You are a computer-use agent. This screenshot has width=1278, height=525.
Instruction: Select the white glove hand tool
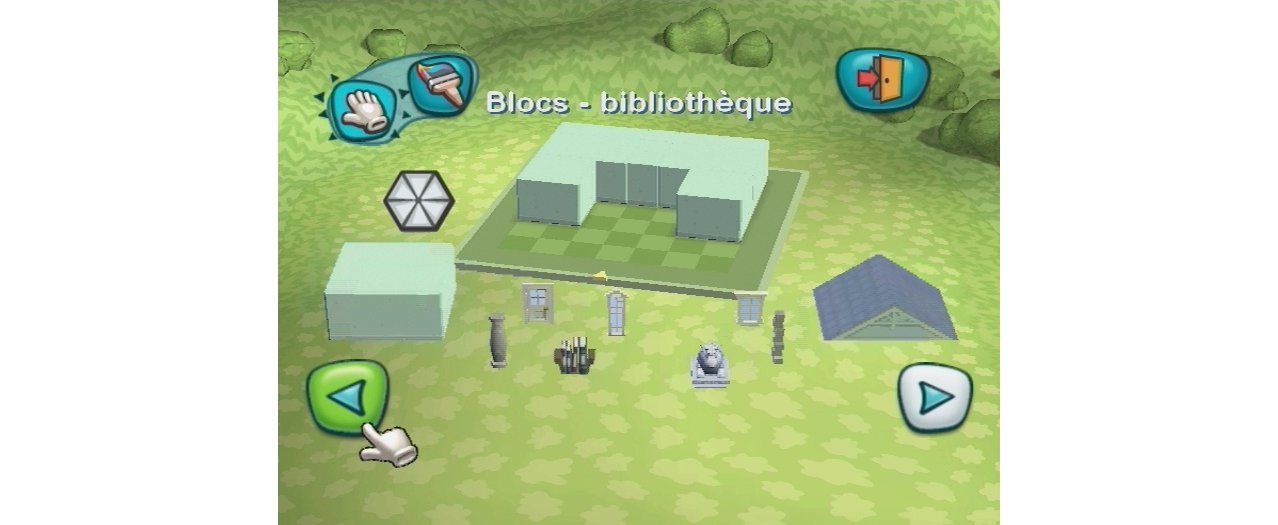(x=363, y=108)
